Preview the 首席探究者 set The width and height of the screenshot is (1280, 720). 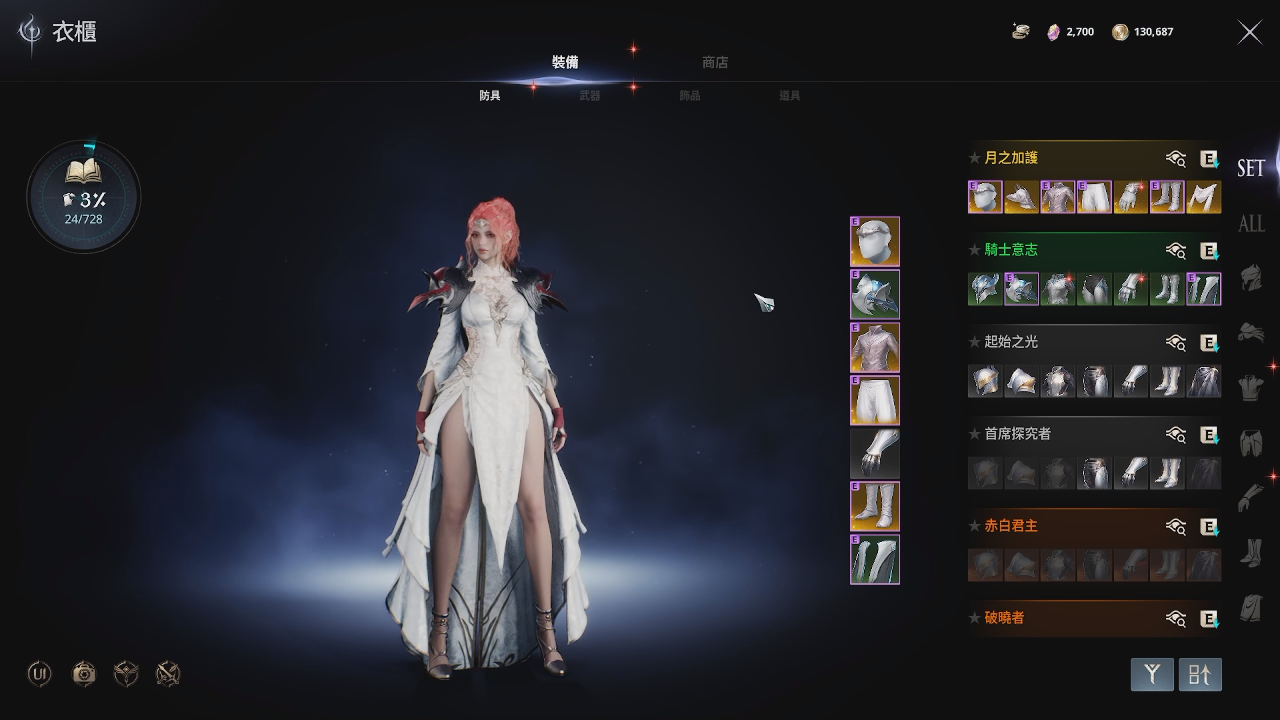[1176, 434]
